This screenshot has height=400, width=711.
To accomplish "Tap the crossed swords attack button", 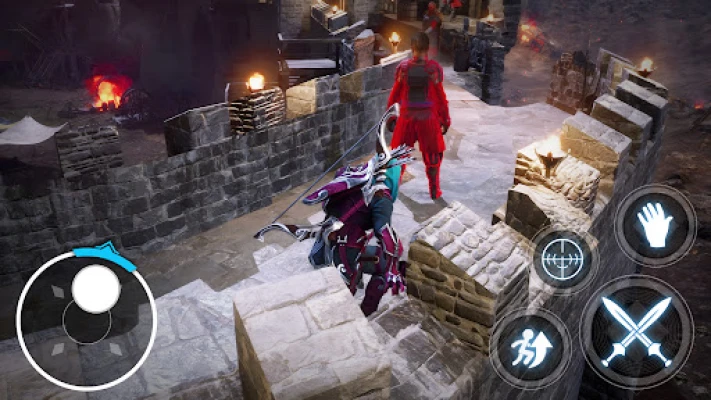I will pos(636,331).
